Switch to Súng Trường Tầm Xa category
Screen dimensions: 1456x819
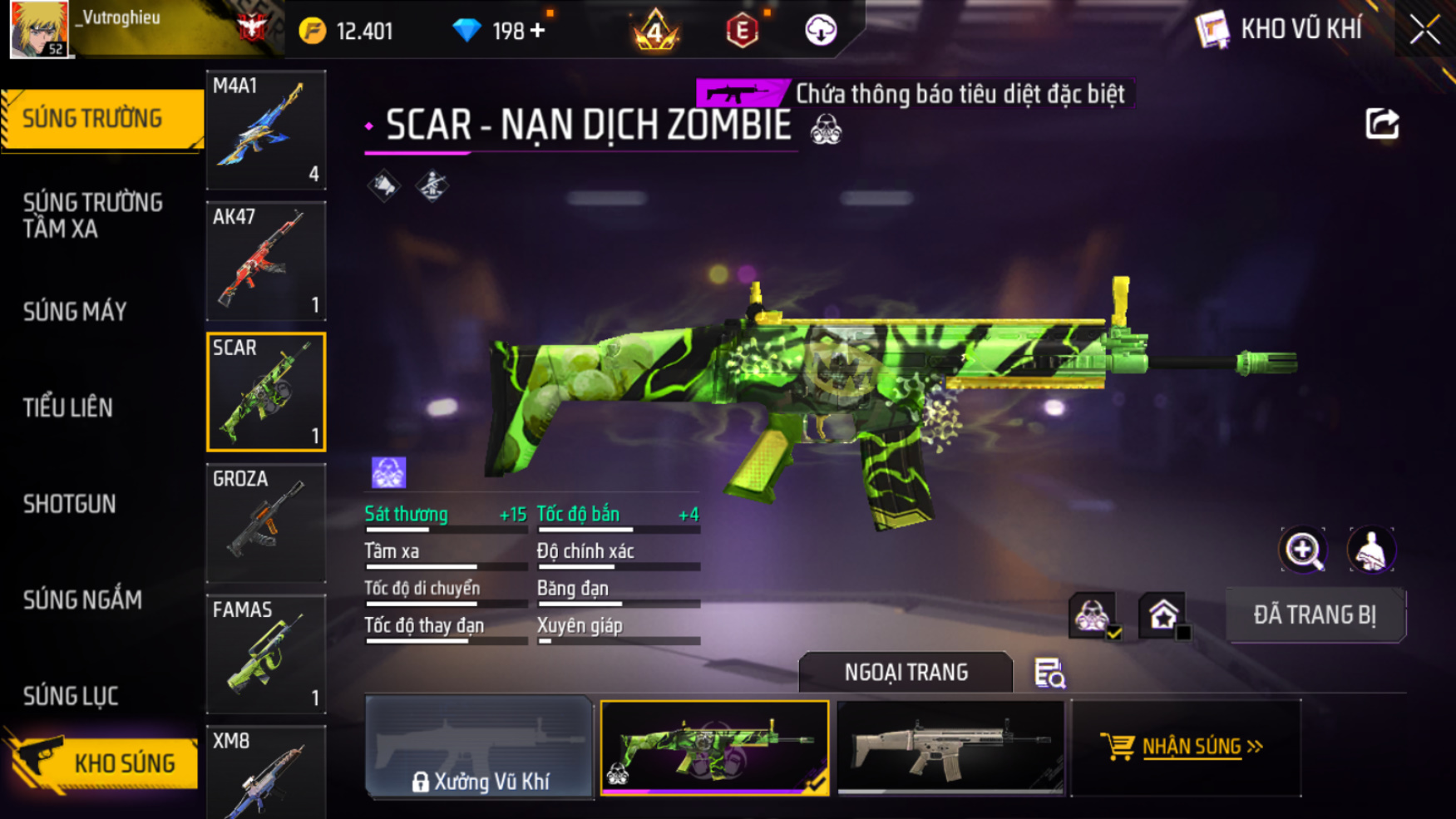click(93, 215)
